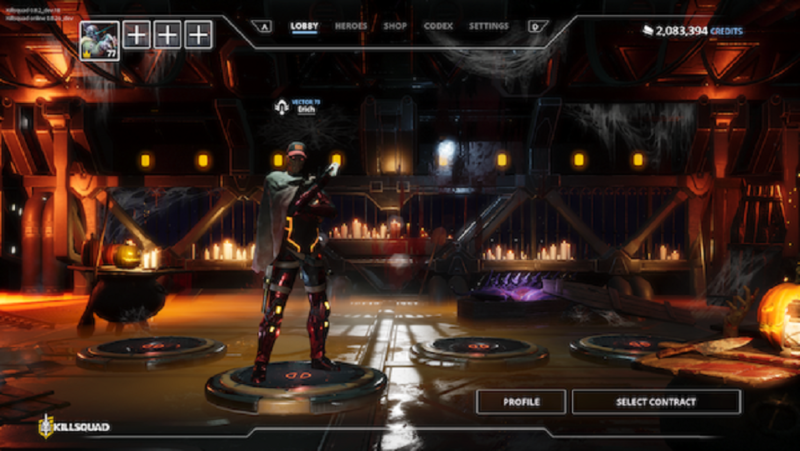Choose Select Contract
This screenshot has height=451, width=800.
(x=656, y=402)
